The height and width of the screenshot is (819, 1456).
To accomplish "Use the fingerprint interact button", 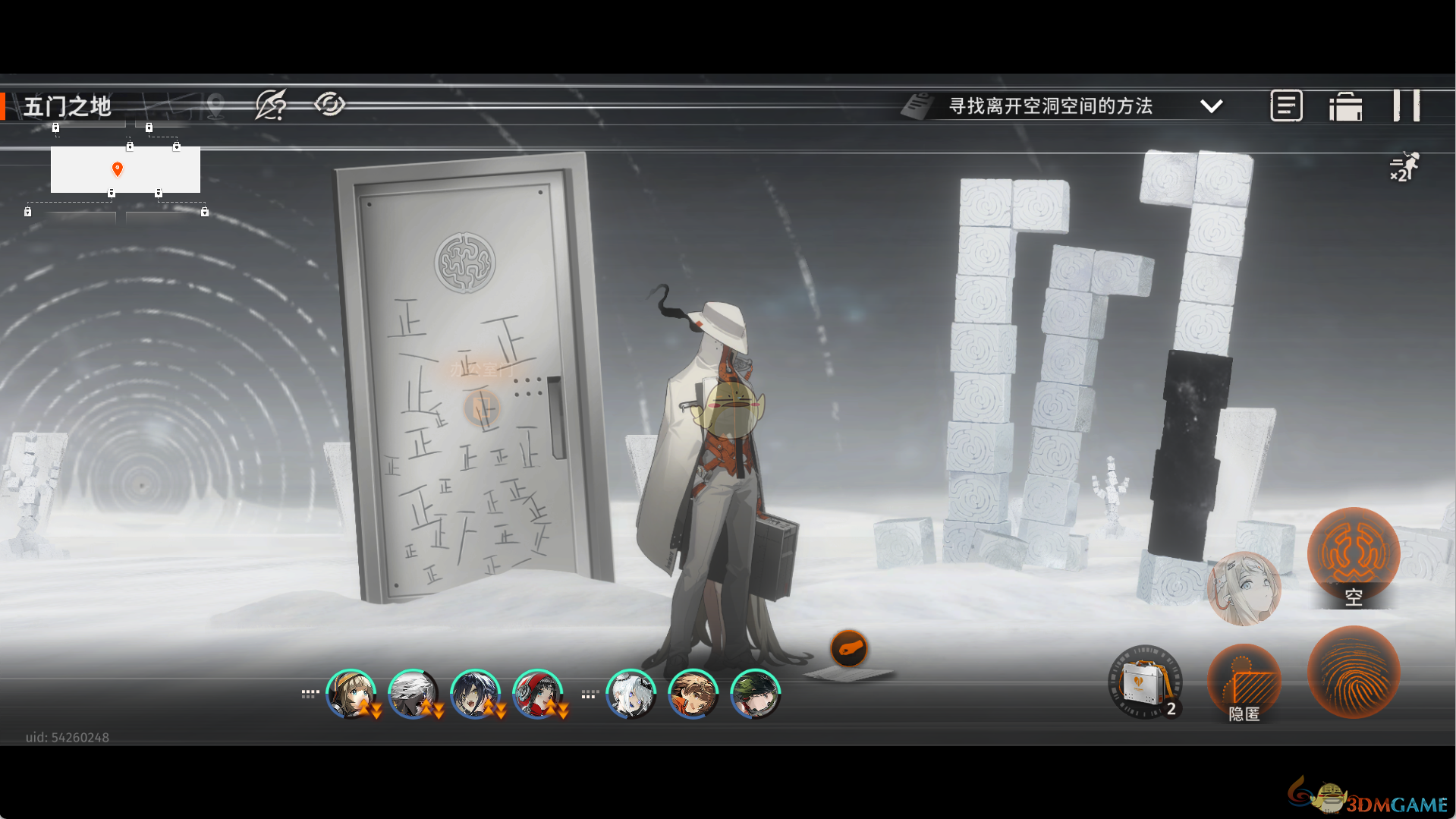I will pyautogui.click(x=1353, y=672).
